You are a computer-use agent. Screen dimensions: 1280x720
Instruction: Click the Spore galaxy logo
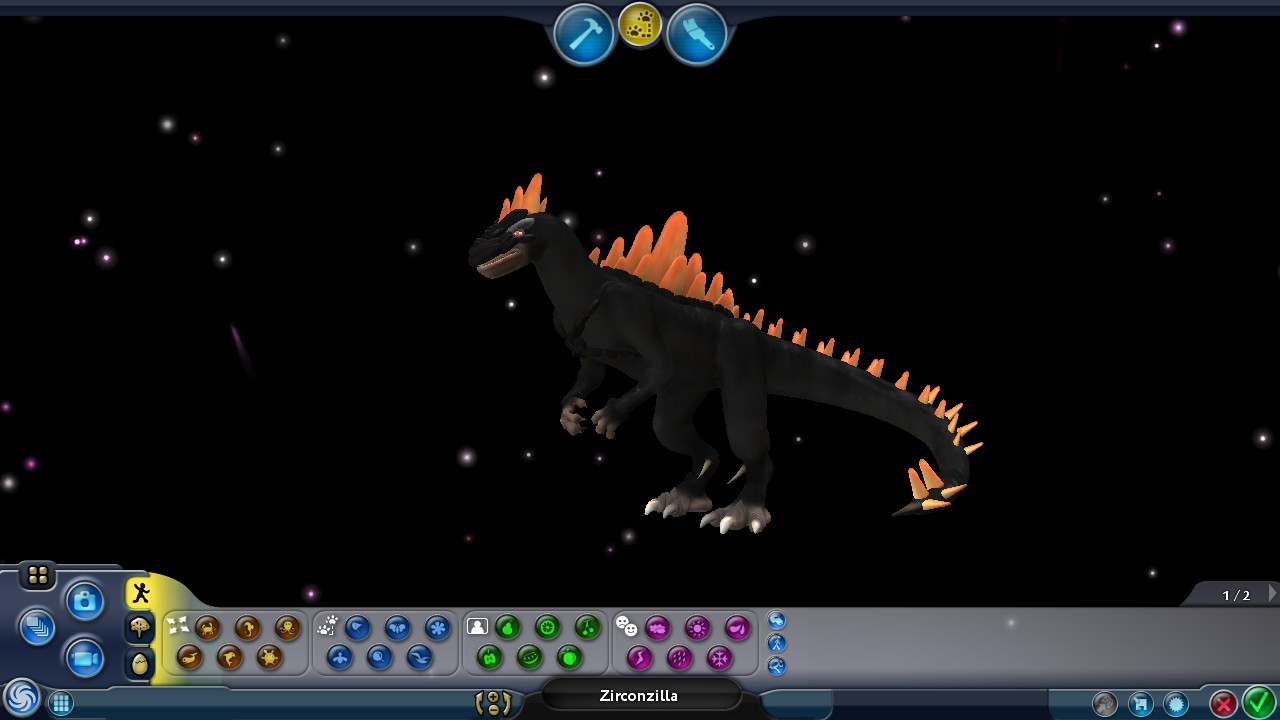tap(22, 700)
